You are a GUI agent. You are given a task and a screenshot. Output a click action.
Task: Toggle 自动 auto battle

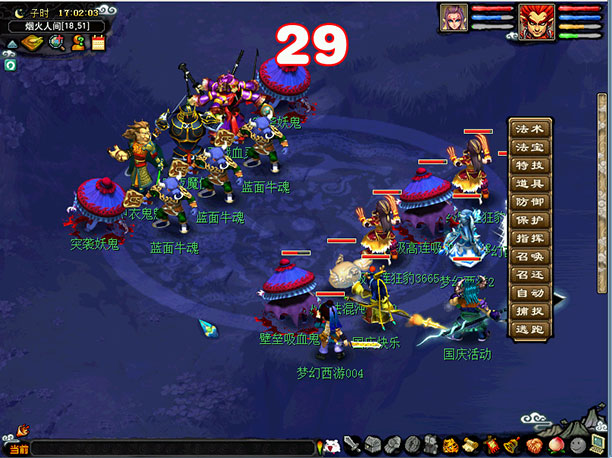(530, 294)
